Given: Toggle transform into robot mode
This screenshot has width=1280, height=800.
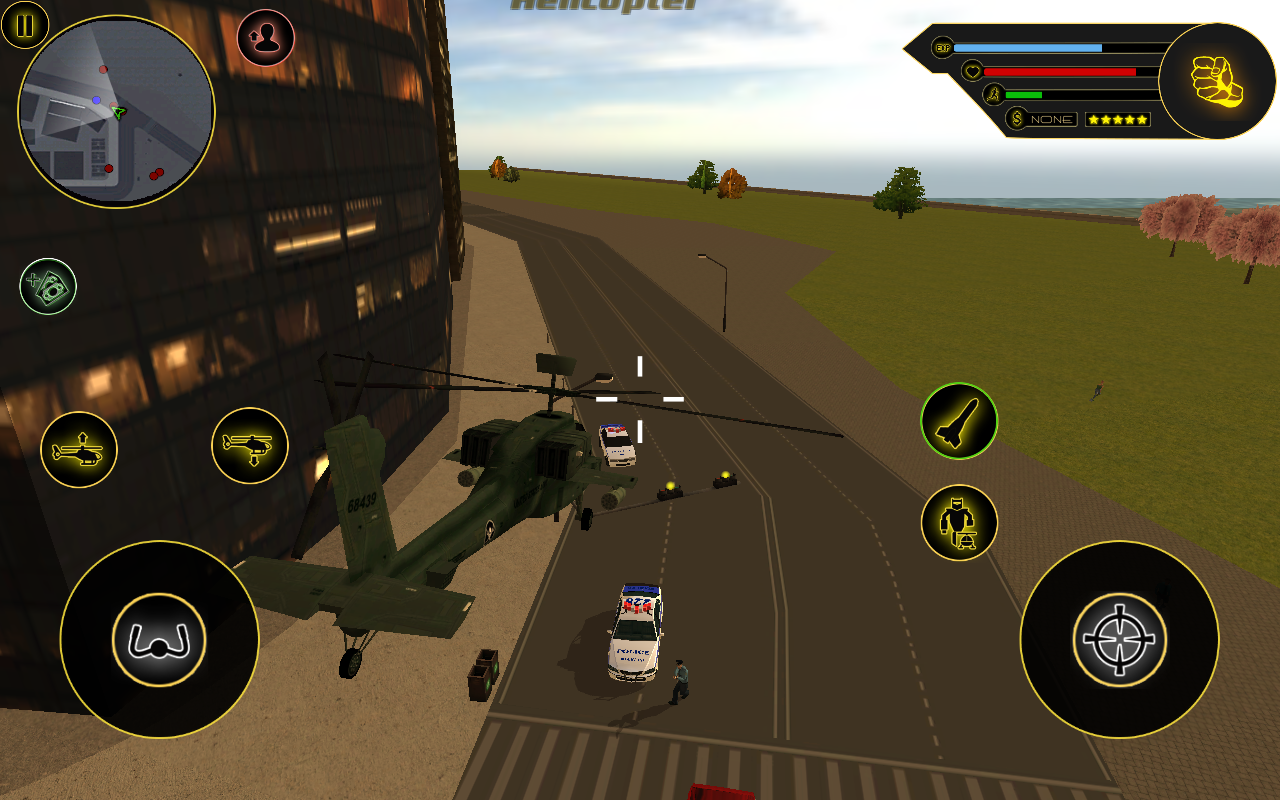Looking at the screenshot, I should pos(958,522).
